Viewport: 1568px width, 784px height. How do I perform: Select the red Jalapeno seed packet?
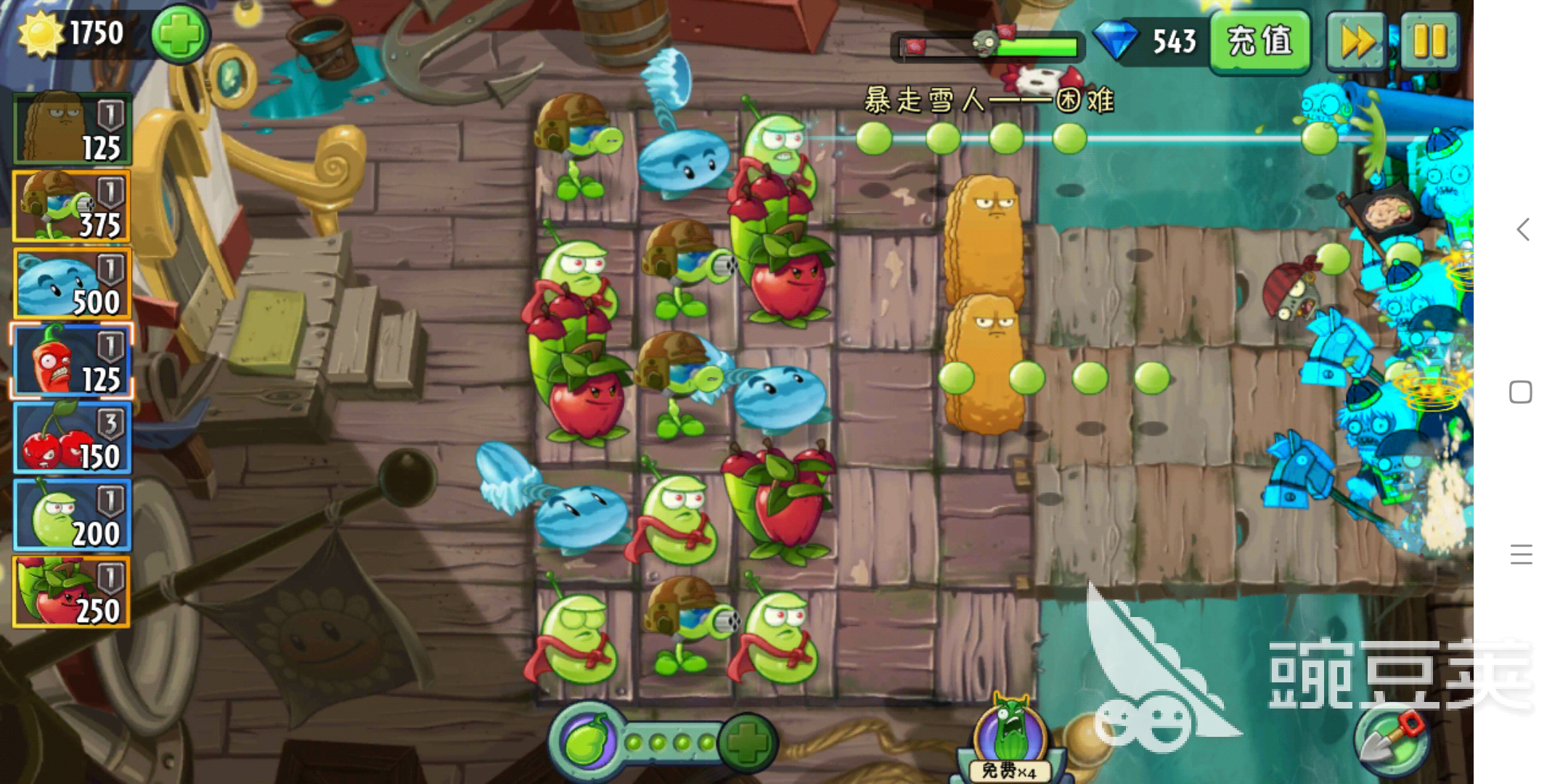click(72, 361)
